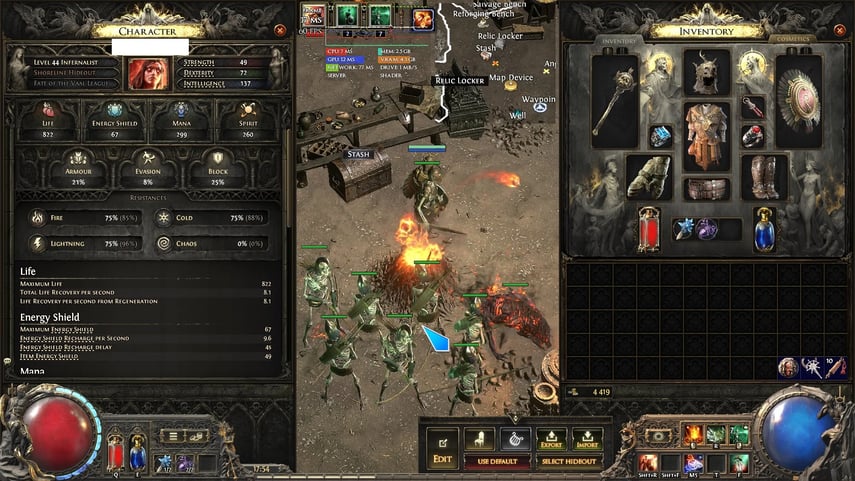Select the equipped body armour slot
Screen dimensions: 855x481
pyautogui.click(x=707, y=138)
